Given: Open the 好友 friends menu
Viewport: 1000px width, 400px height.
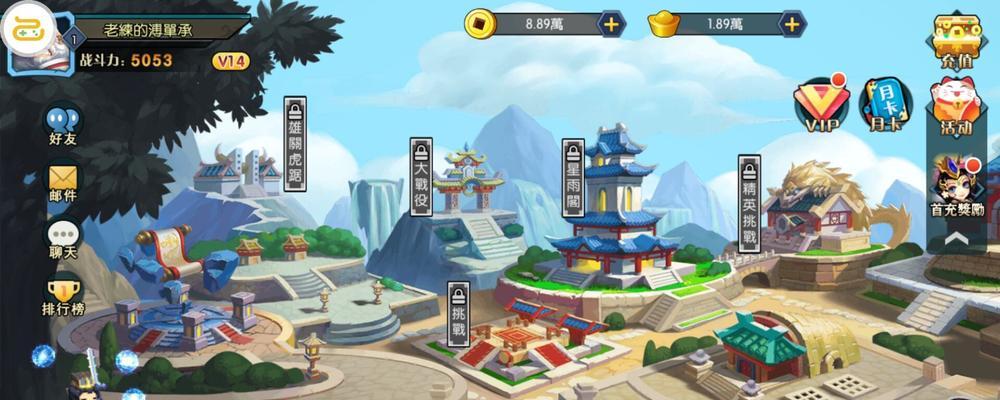Looking at the screenshot, I should pos(63,124).
